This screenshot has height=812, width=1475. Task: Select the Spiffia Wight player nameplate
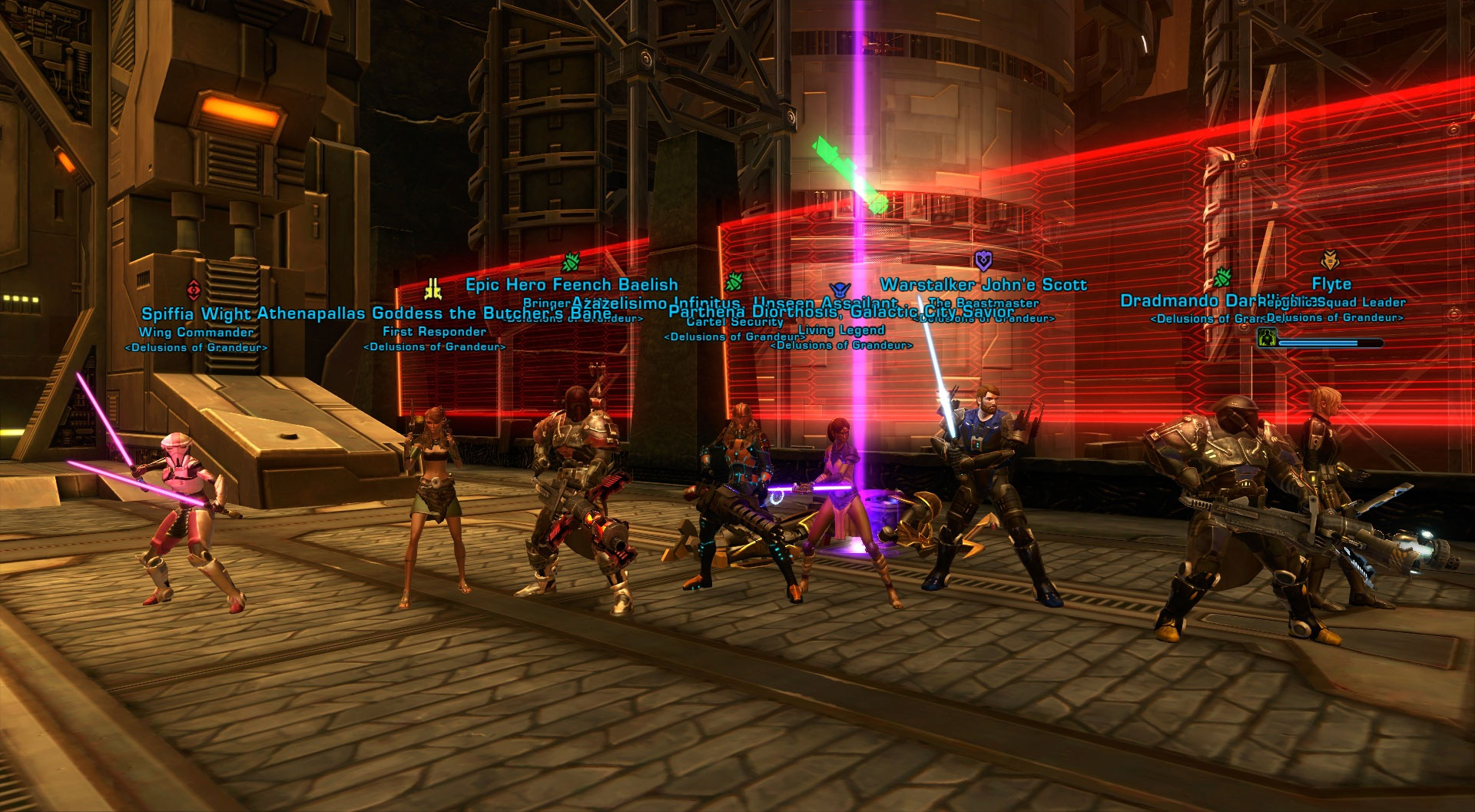click(196, 314)
